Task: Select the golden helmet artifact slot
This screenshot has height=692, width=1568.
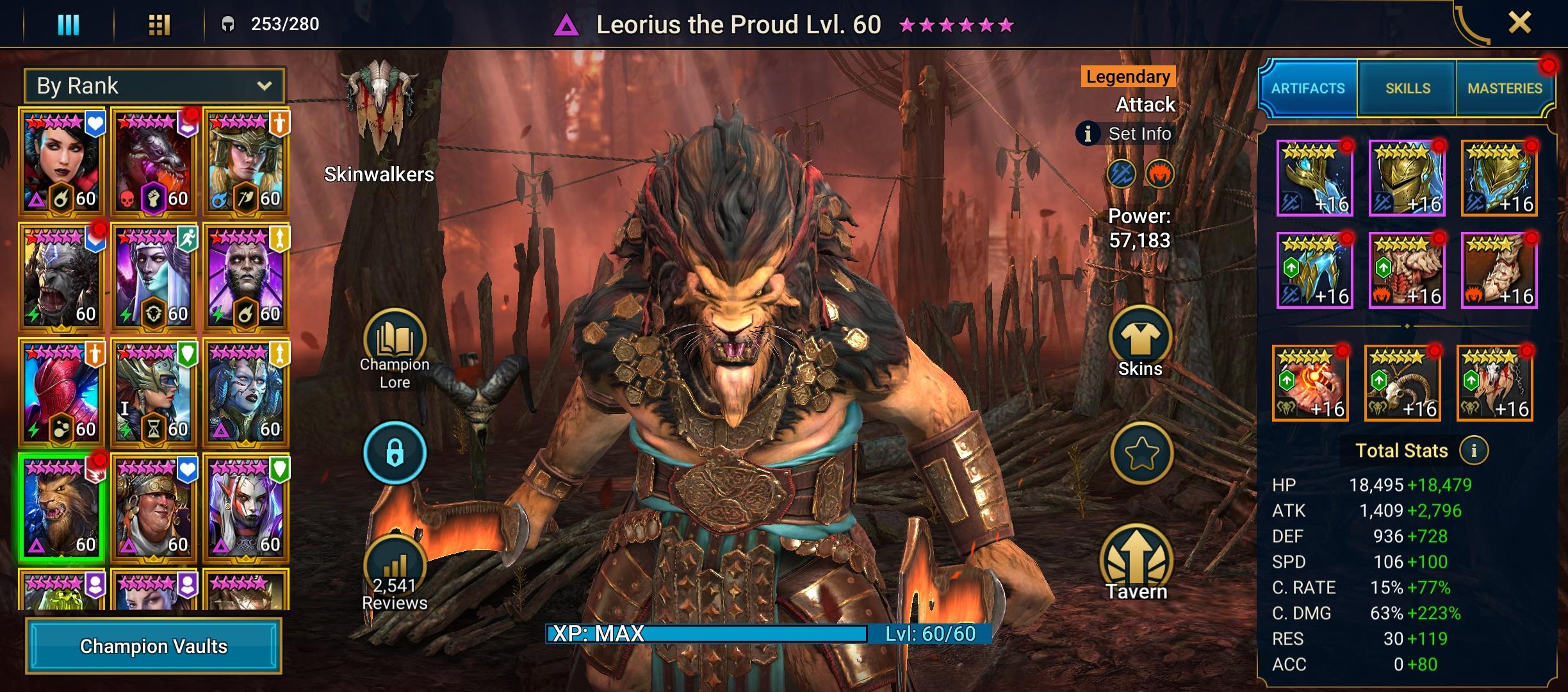Action: click(1407, 178)
